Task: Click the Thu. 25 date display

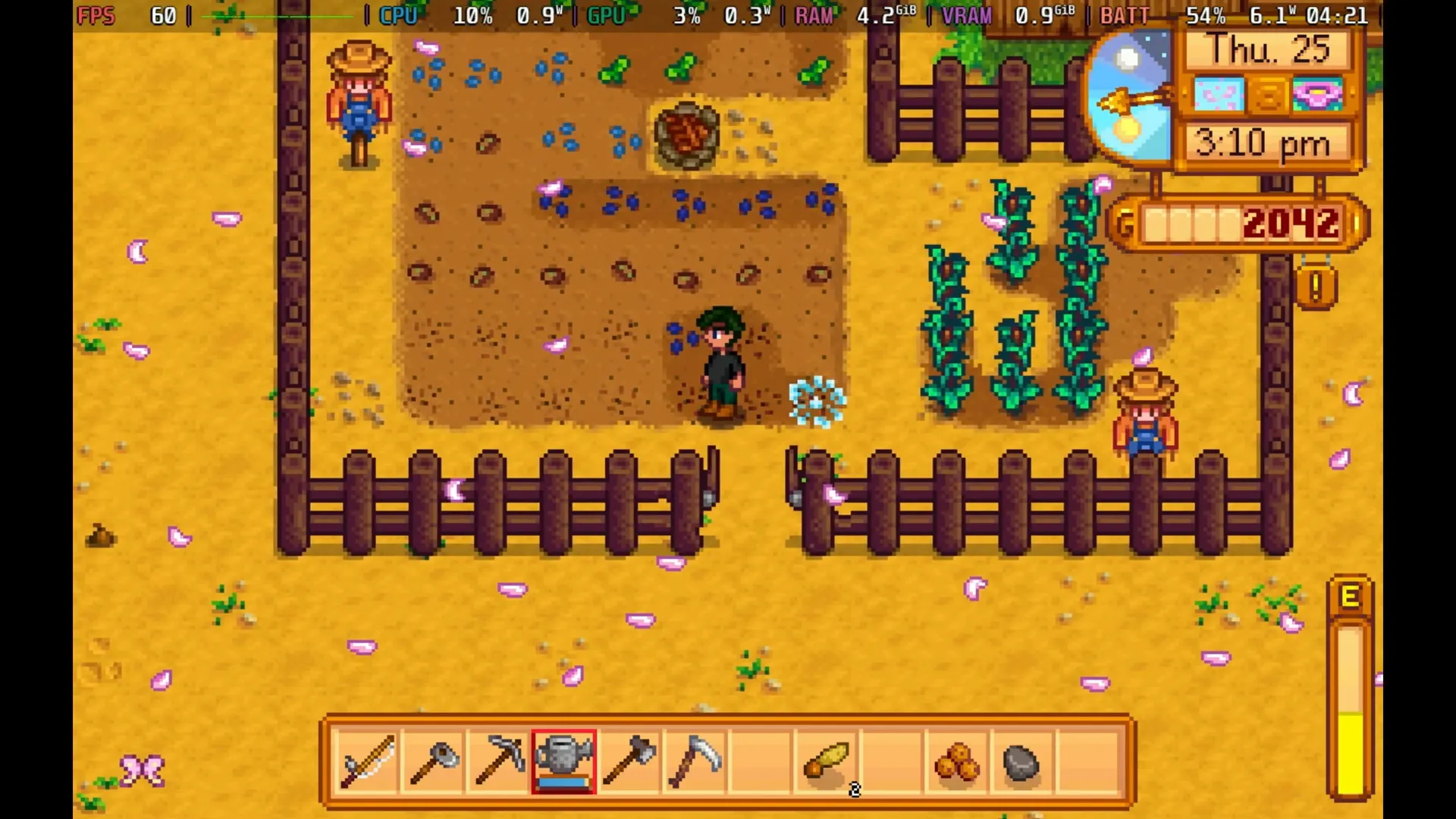Action: [x=1268, y=49]
